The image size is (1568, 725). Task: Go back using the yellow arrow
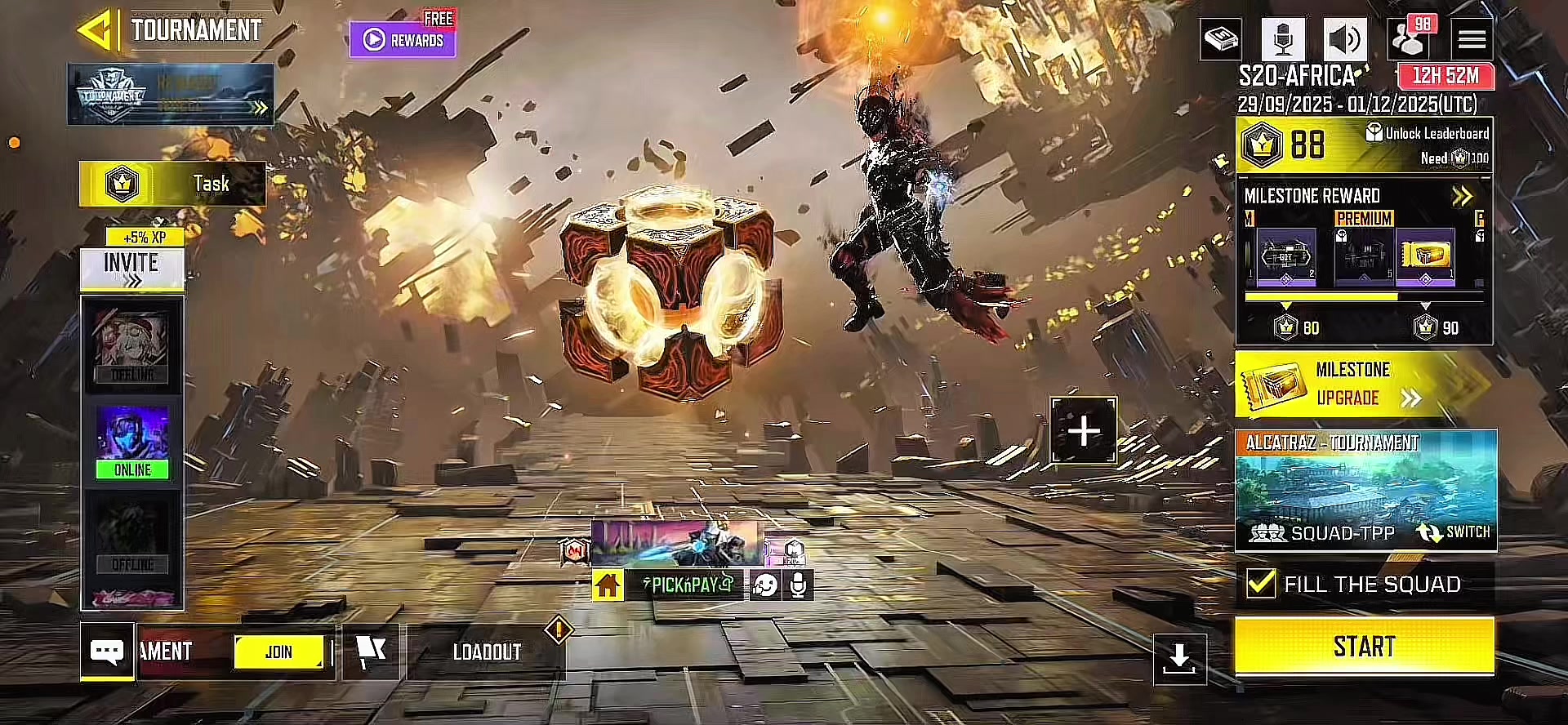(x=96, y=31)
